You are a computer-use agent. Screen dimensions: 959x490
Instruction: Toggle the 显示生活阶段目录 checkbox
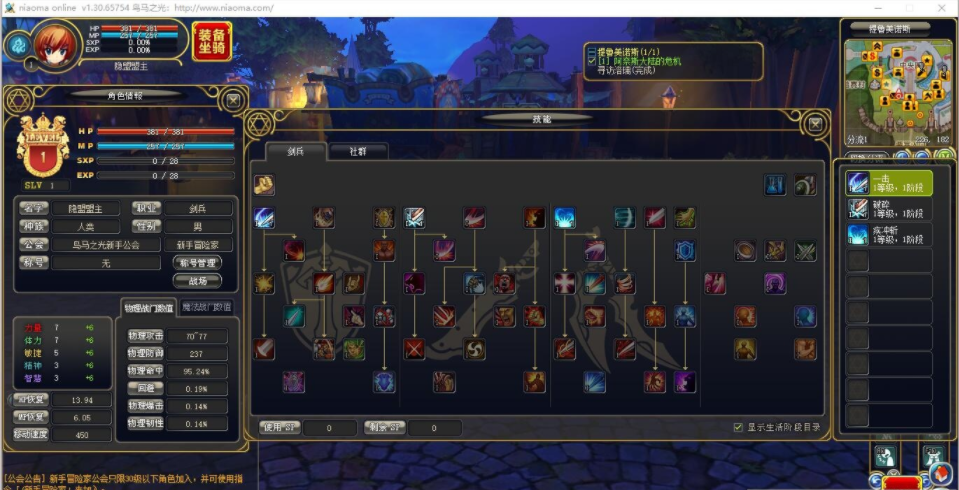(x=738, y=427)
